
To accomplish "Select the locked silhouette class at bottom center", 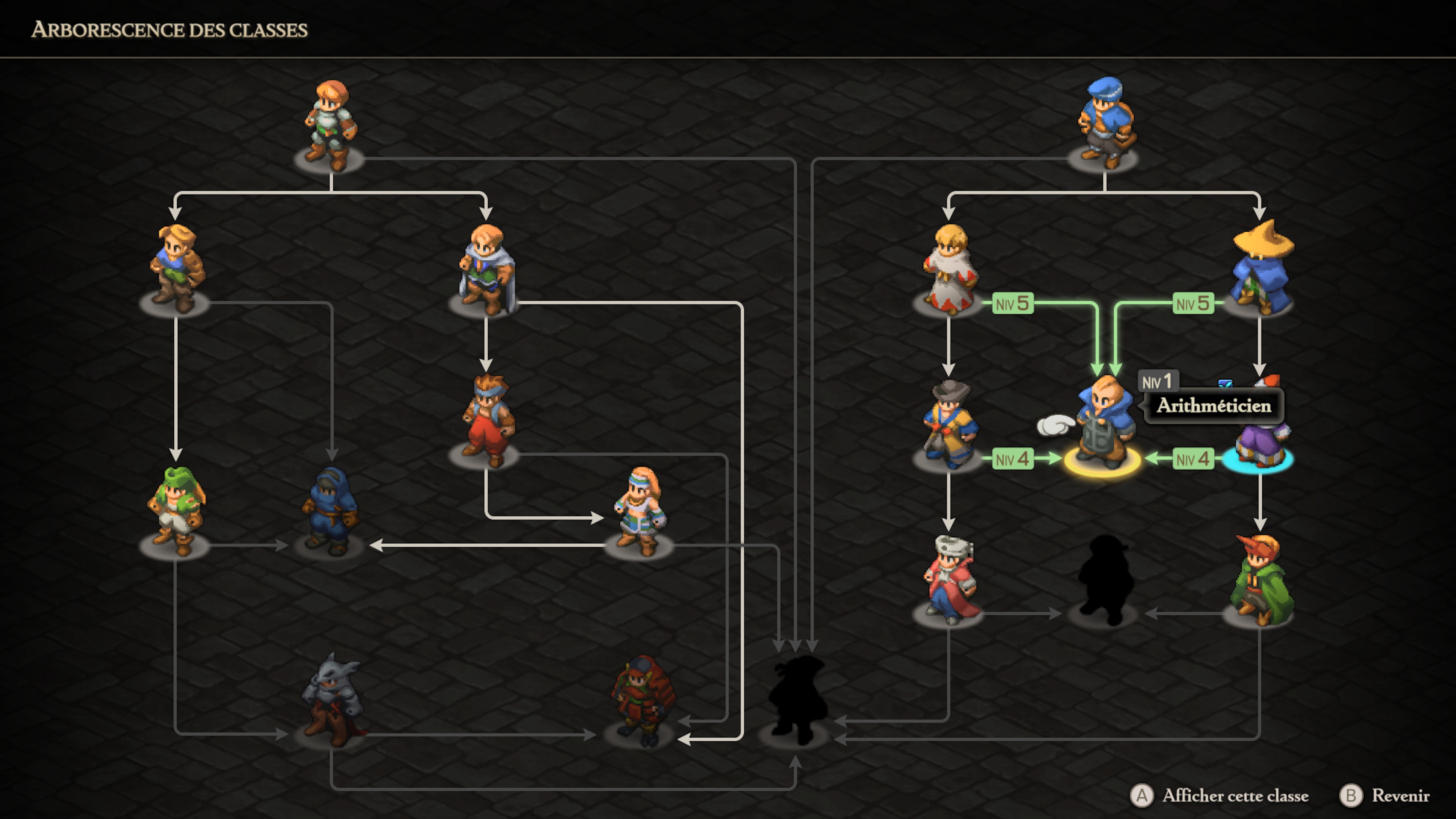I will point(796,701).
